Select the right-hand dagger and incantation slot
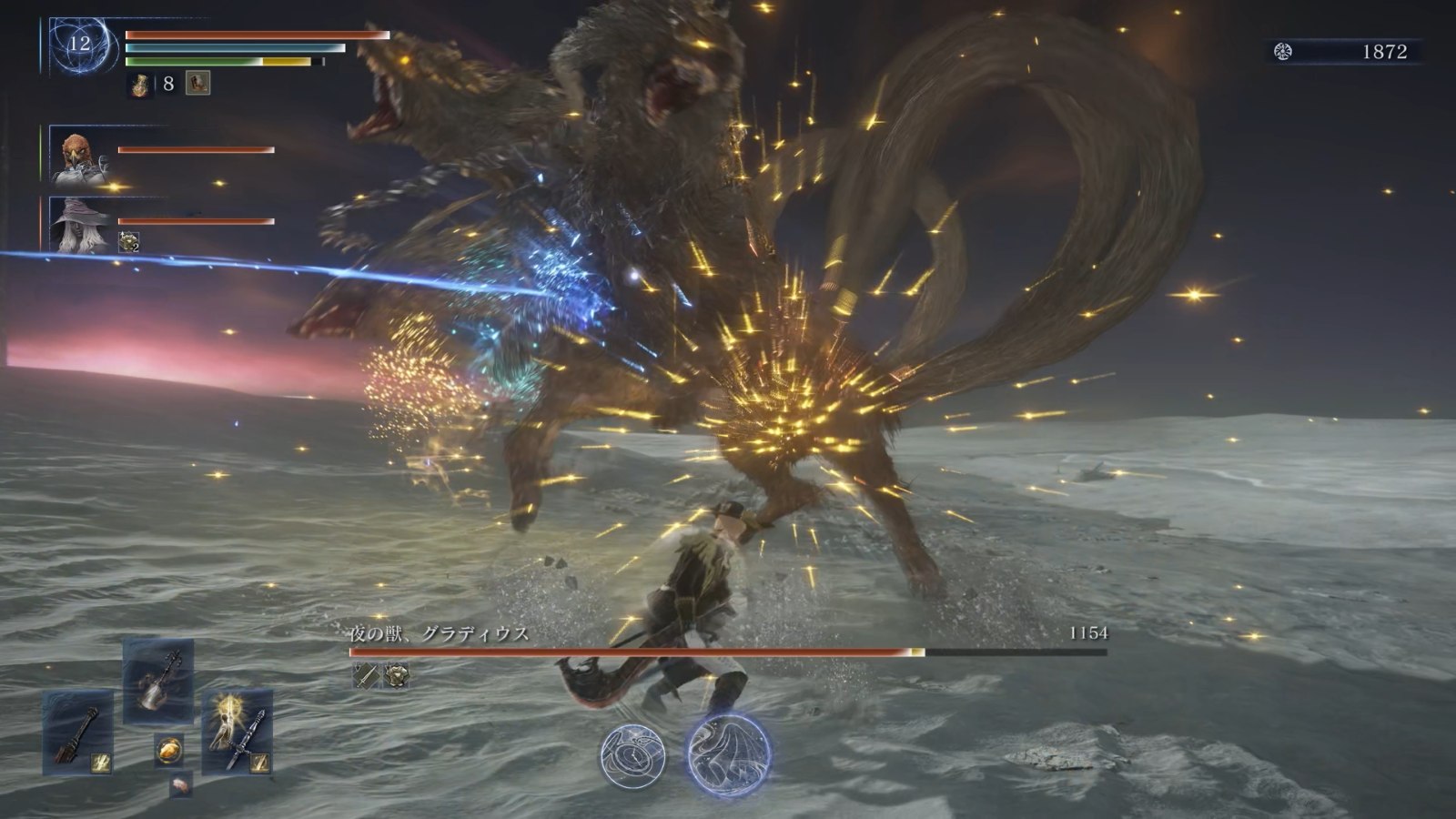The width and height of the screenshot is (1456, 819). pos(238,733)
